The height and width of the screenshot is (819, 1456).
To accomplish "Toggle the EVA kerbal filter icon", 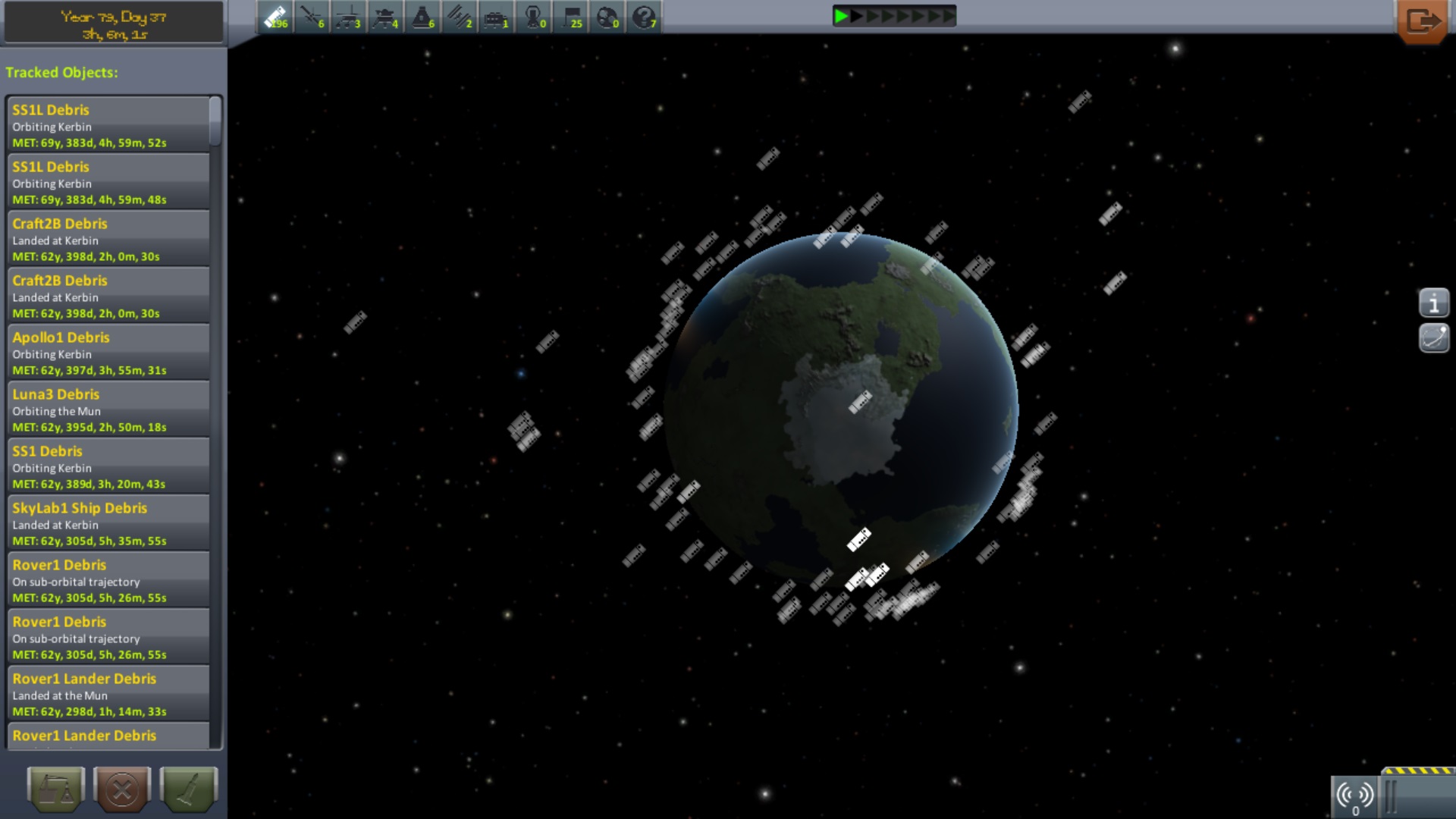I will (534, 17).
